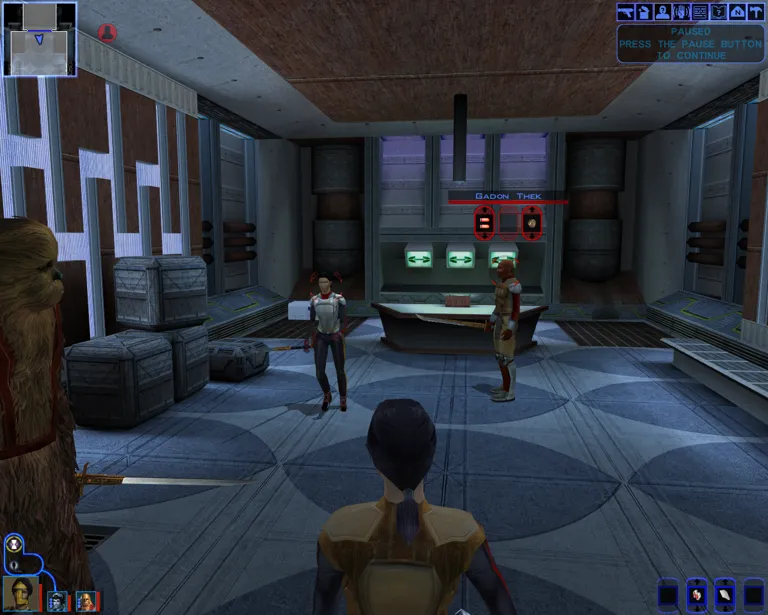Click the minimap in the corner
The height and width of the screenshot is (615, 768).
[x=39, y=38]
